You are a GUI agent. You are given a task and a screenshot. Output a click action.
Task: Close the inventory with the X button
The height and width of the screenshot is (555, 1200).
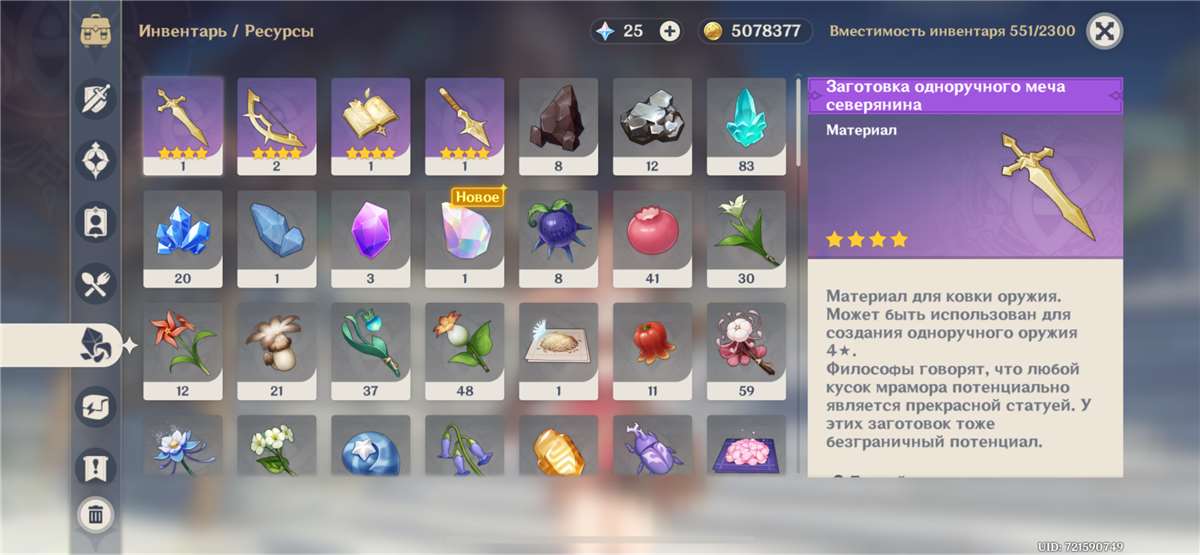[1104, 31]
